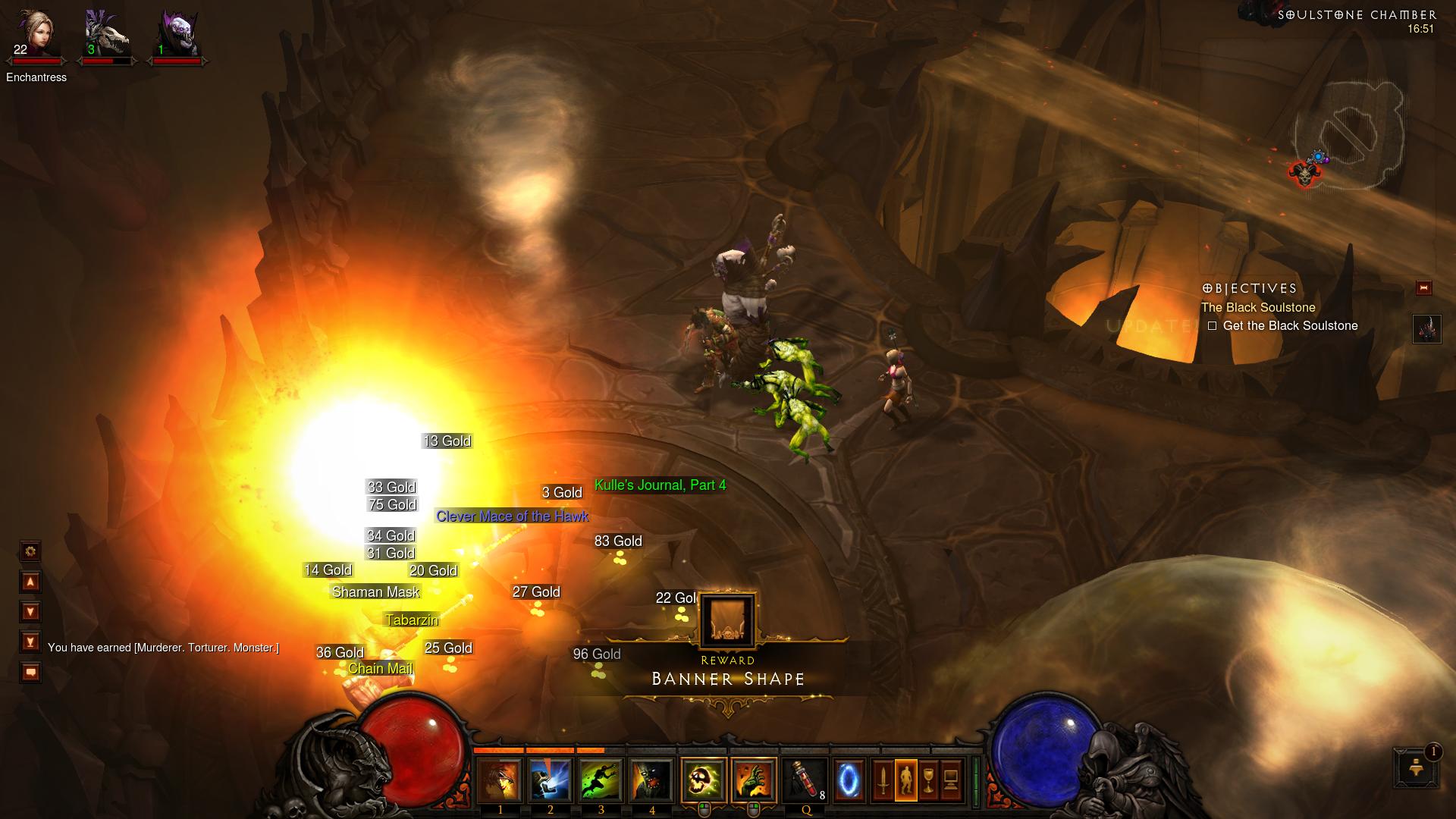Select the grasping green hand skill
Image resolution: width=1456 pixels, height=819 pixels.
754,780
